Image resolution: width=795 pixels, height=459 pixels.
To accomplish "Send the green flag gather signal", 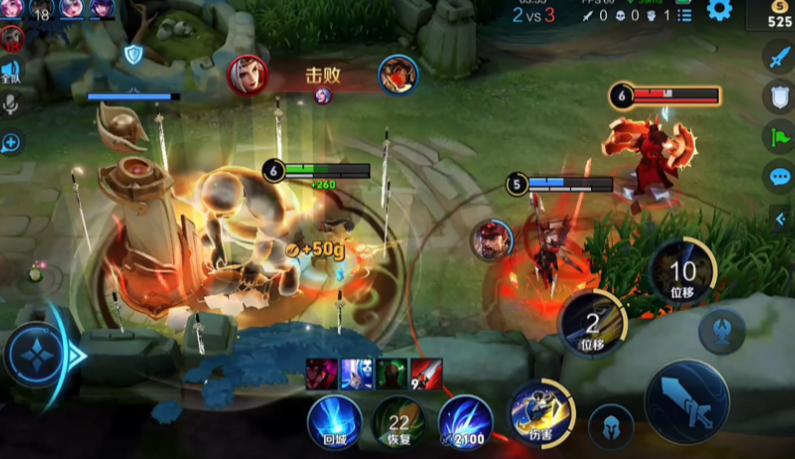I will [x=779, y=136].
